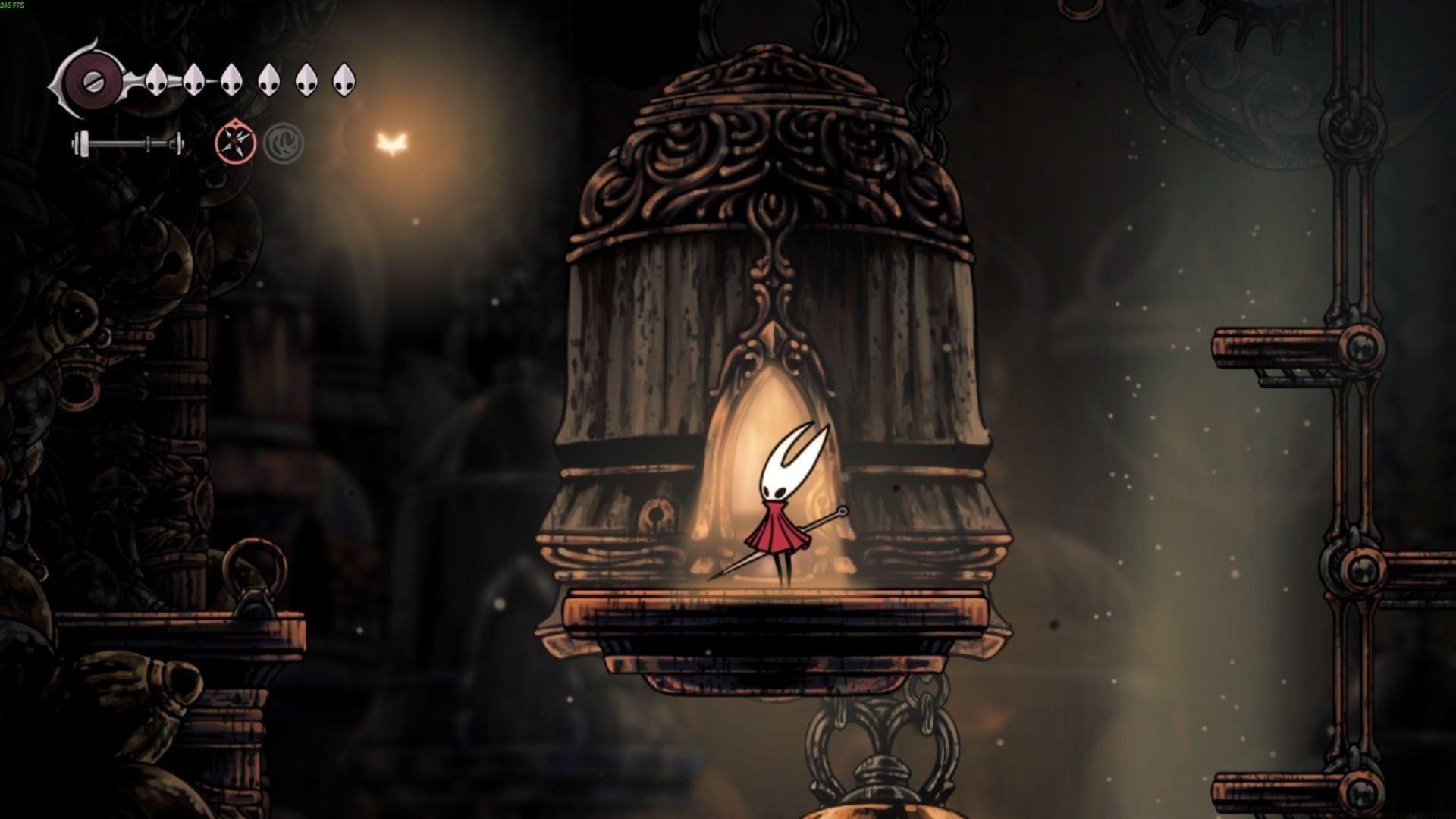Click the fourth health mask icon
The height and width of the screenshot is (819, 1456).
(269, 80)
